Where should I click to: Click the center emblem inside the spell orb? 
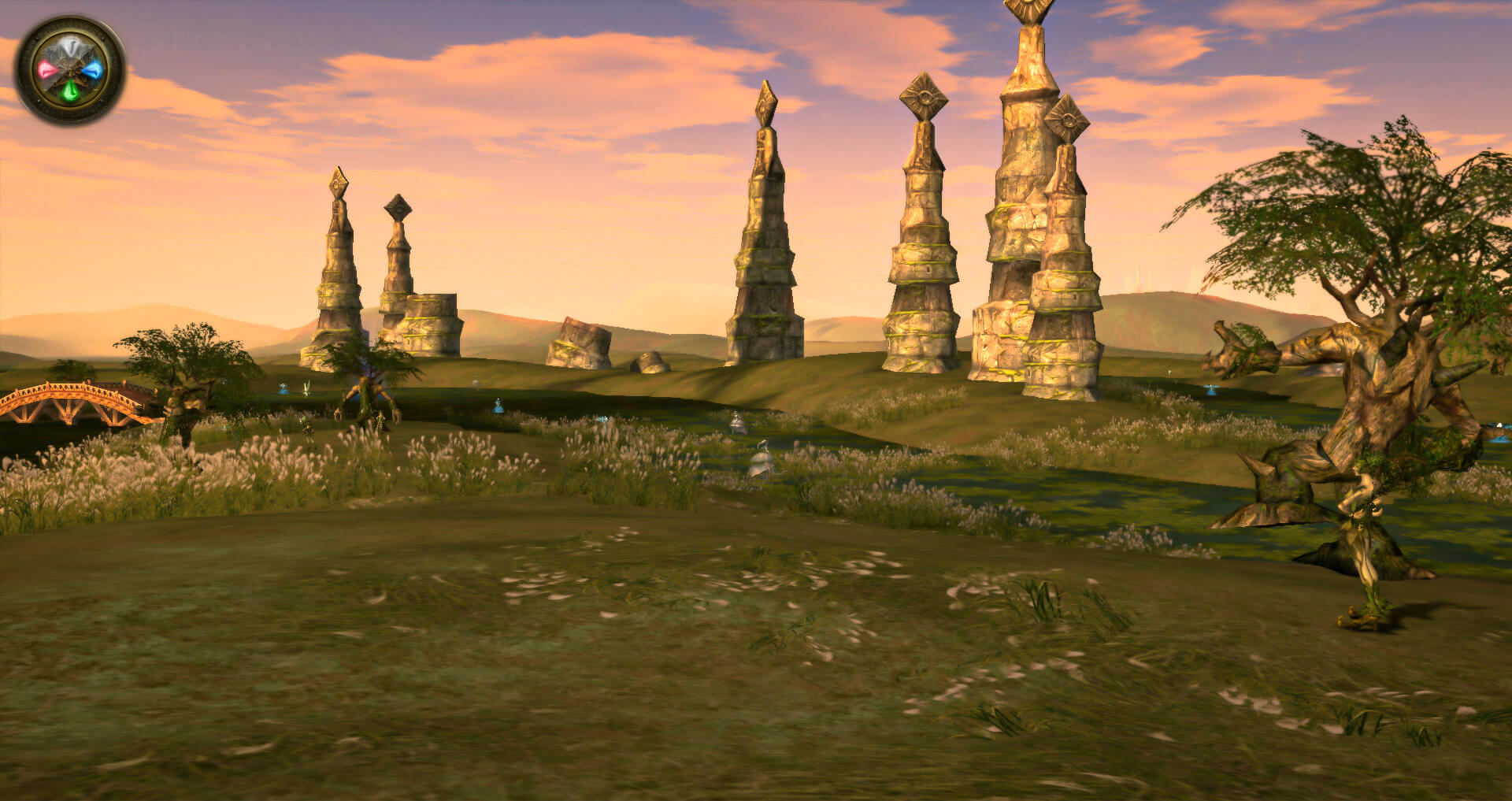pos(70,69)
